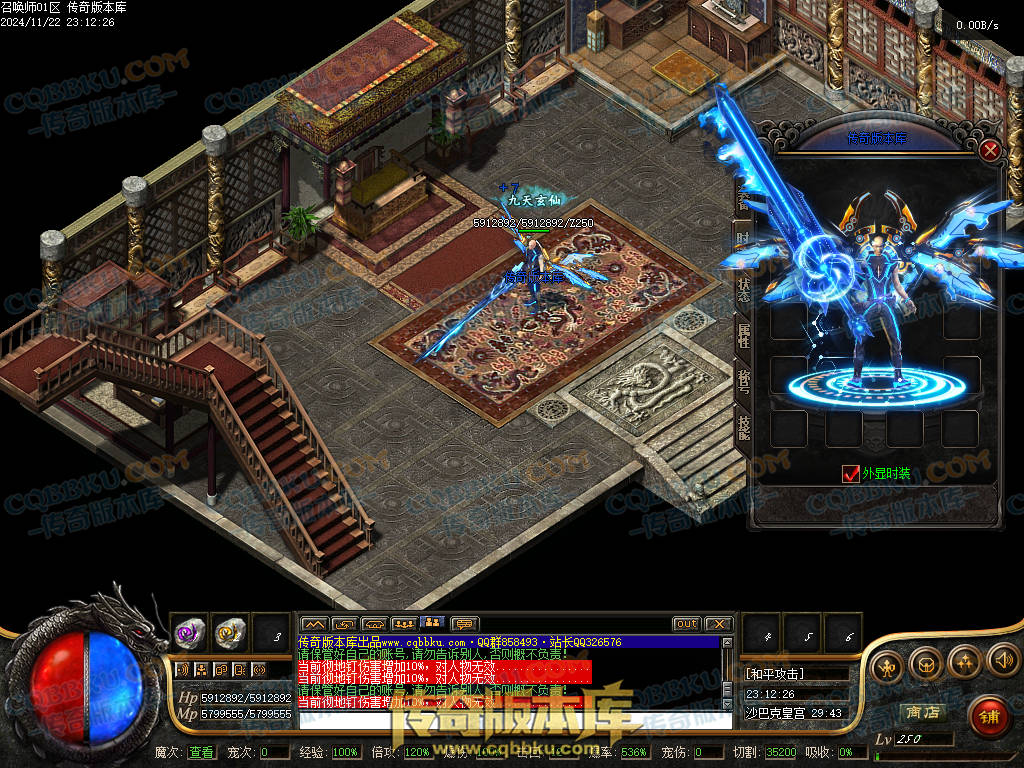Click the 查看 button beside 魔次
The height and width of the screenshot is (768, 1024).
coord(201,752)
